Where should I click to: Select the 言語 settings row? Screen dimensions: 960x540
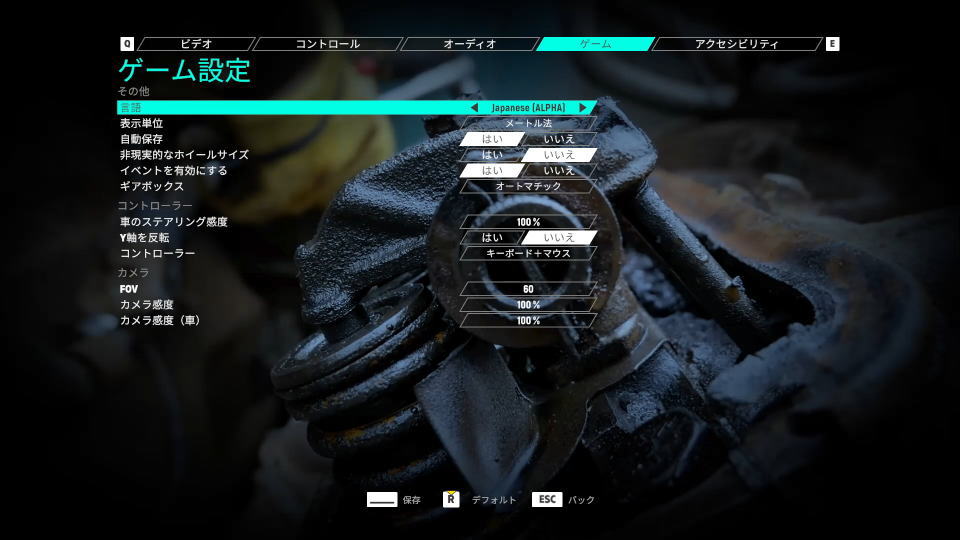point(290,107)
